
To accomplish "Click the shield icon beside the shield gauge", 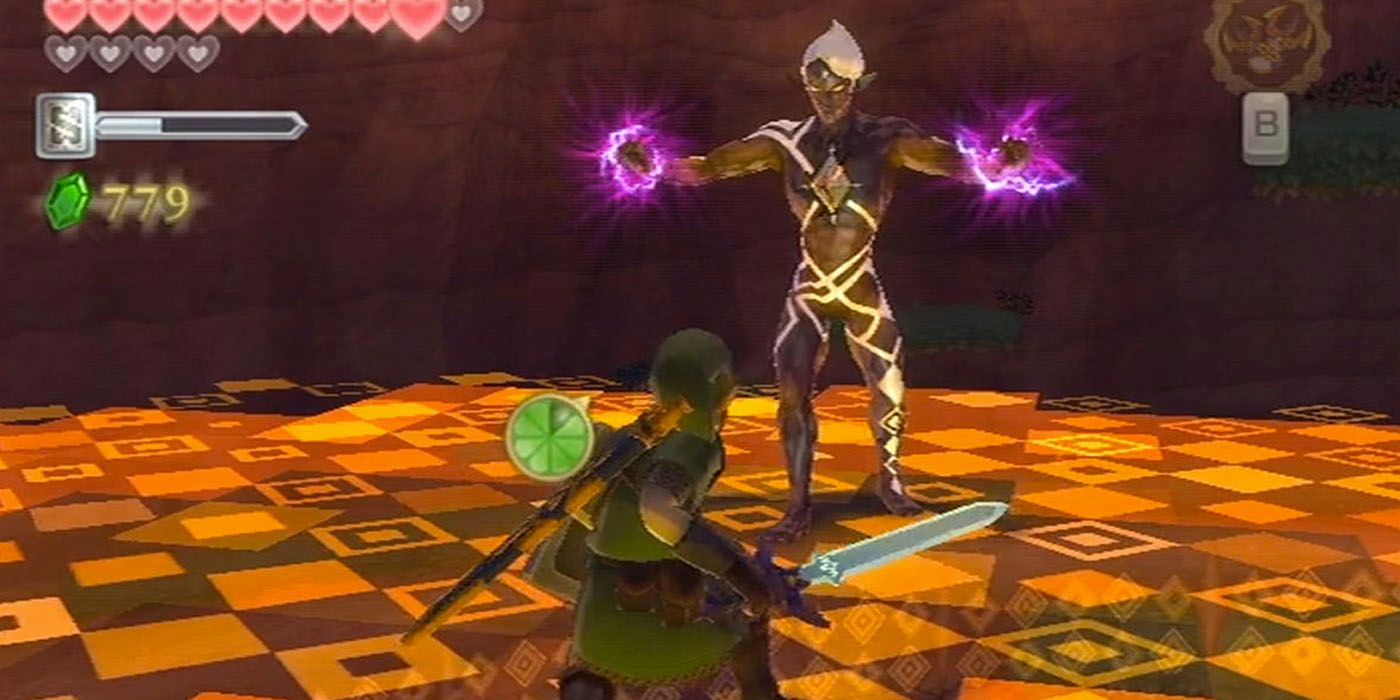I will pos(65,126).
